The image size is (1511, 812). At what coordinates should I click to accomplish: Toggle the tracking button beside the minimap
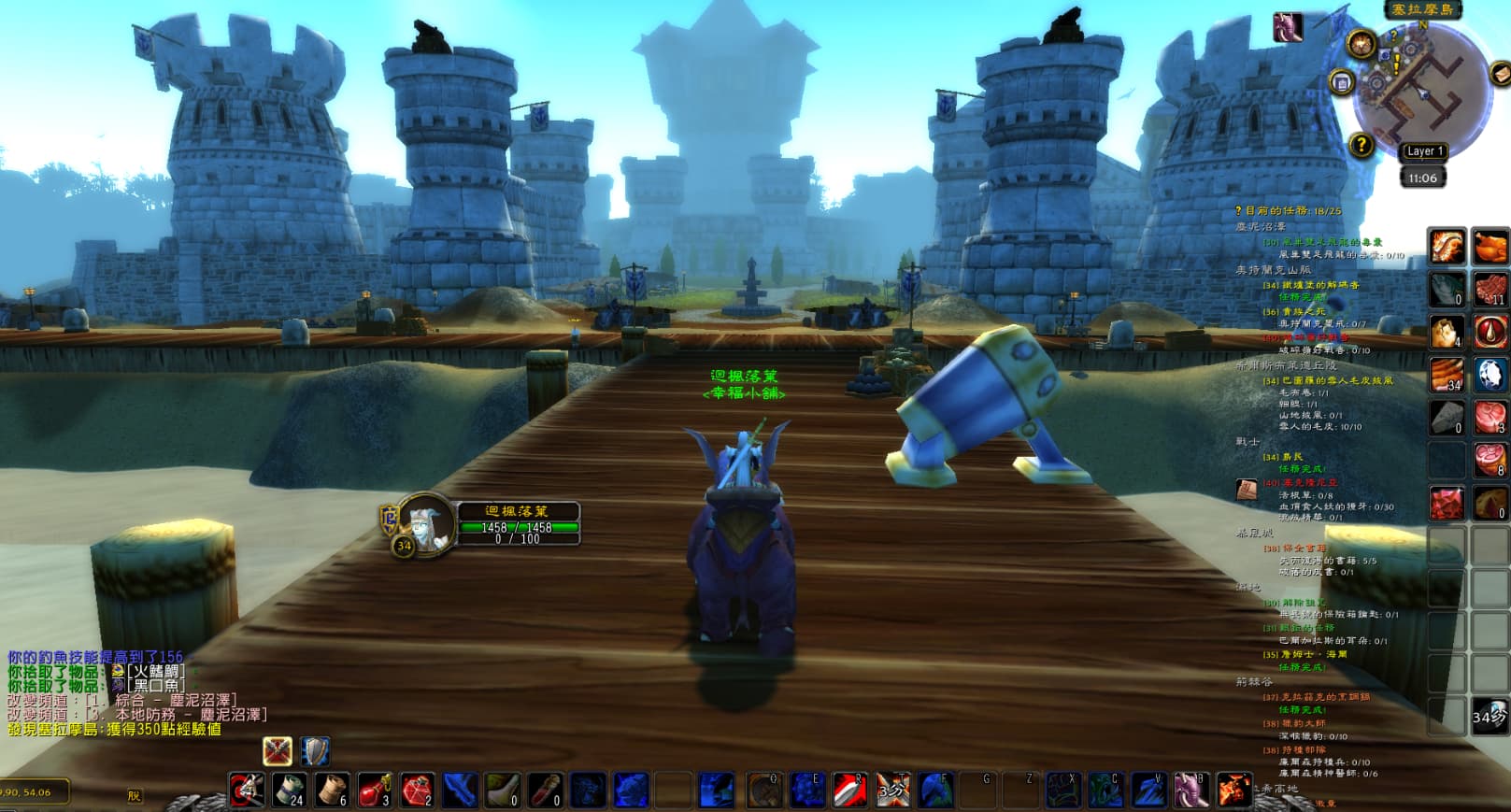point(1360,43)
